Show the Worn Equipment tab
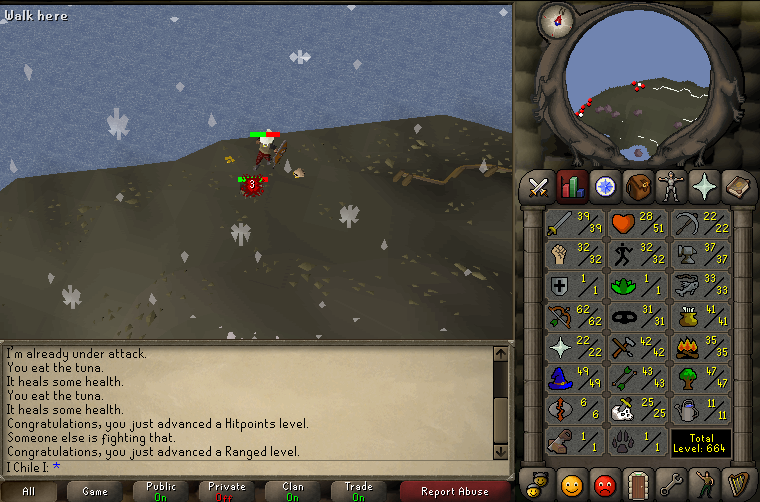Screen dimensions: 760x502 point(672,186)
